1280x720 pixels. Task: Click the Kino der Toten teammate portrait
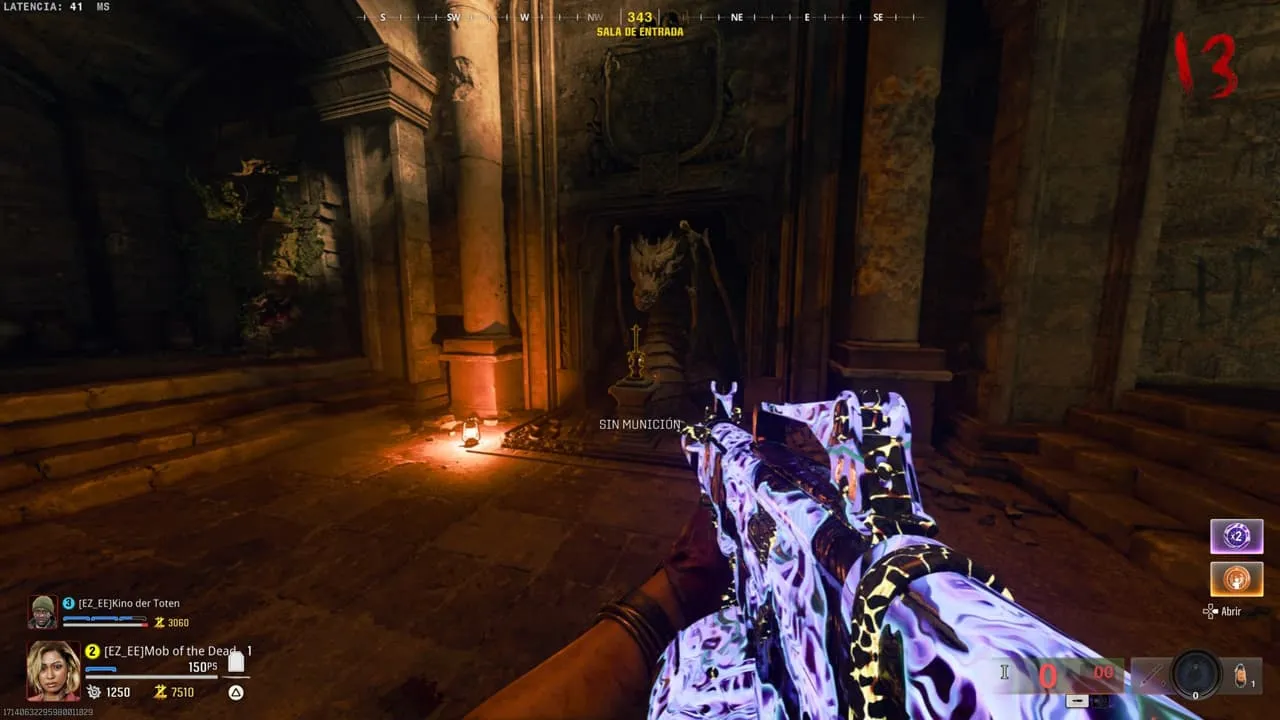click(x=42, y=611)
